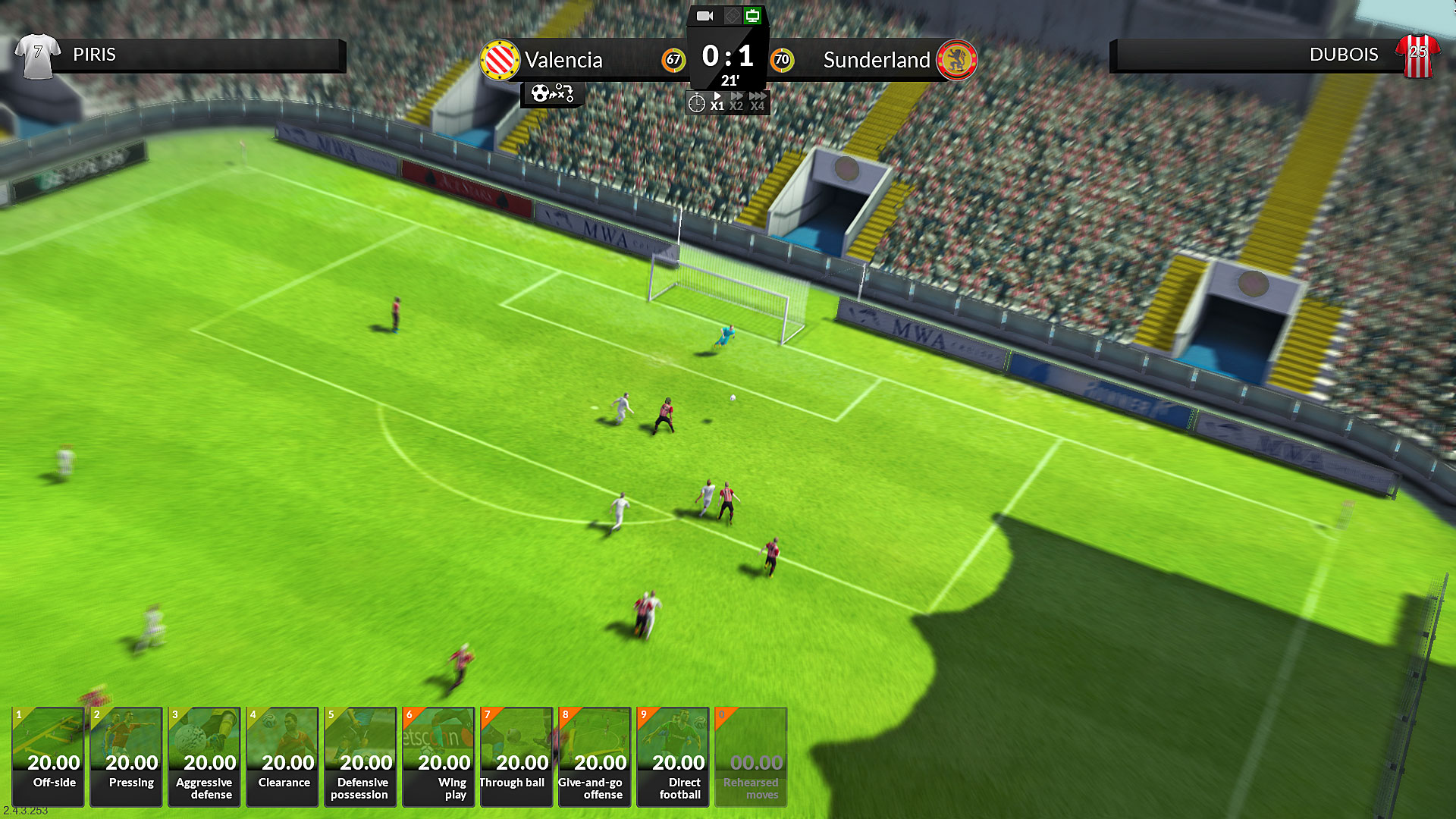Play the Off-side tactic card
The height and width of the screenshot is (819, 1456).
pos(48,757)
